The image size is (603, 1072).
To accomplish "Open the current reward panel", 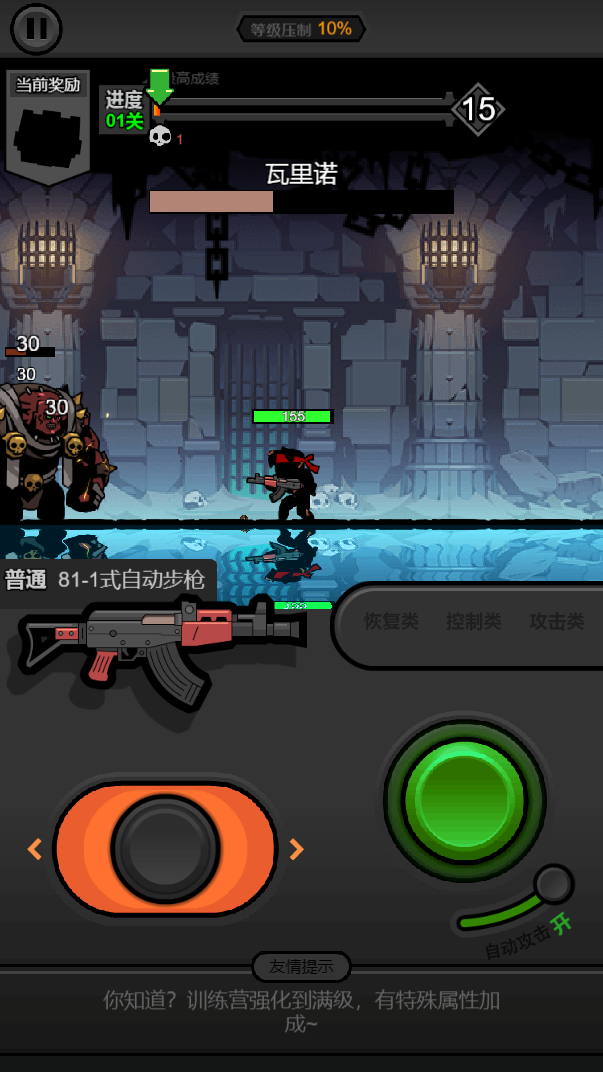I will pos(48,124).
